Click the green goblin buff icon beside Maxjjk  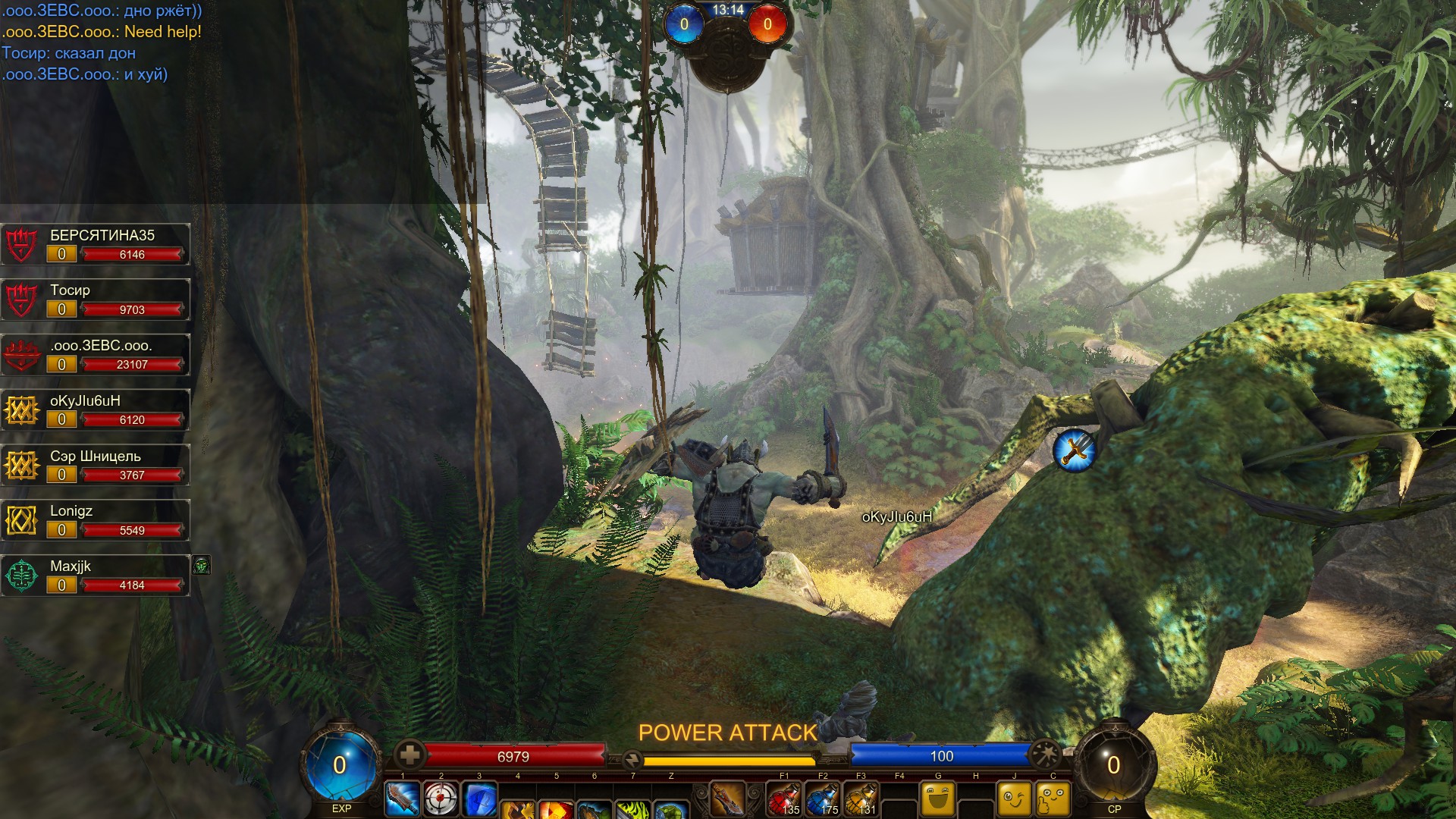[x=201, y=565]
